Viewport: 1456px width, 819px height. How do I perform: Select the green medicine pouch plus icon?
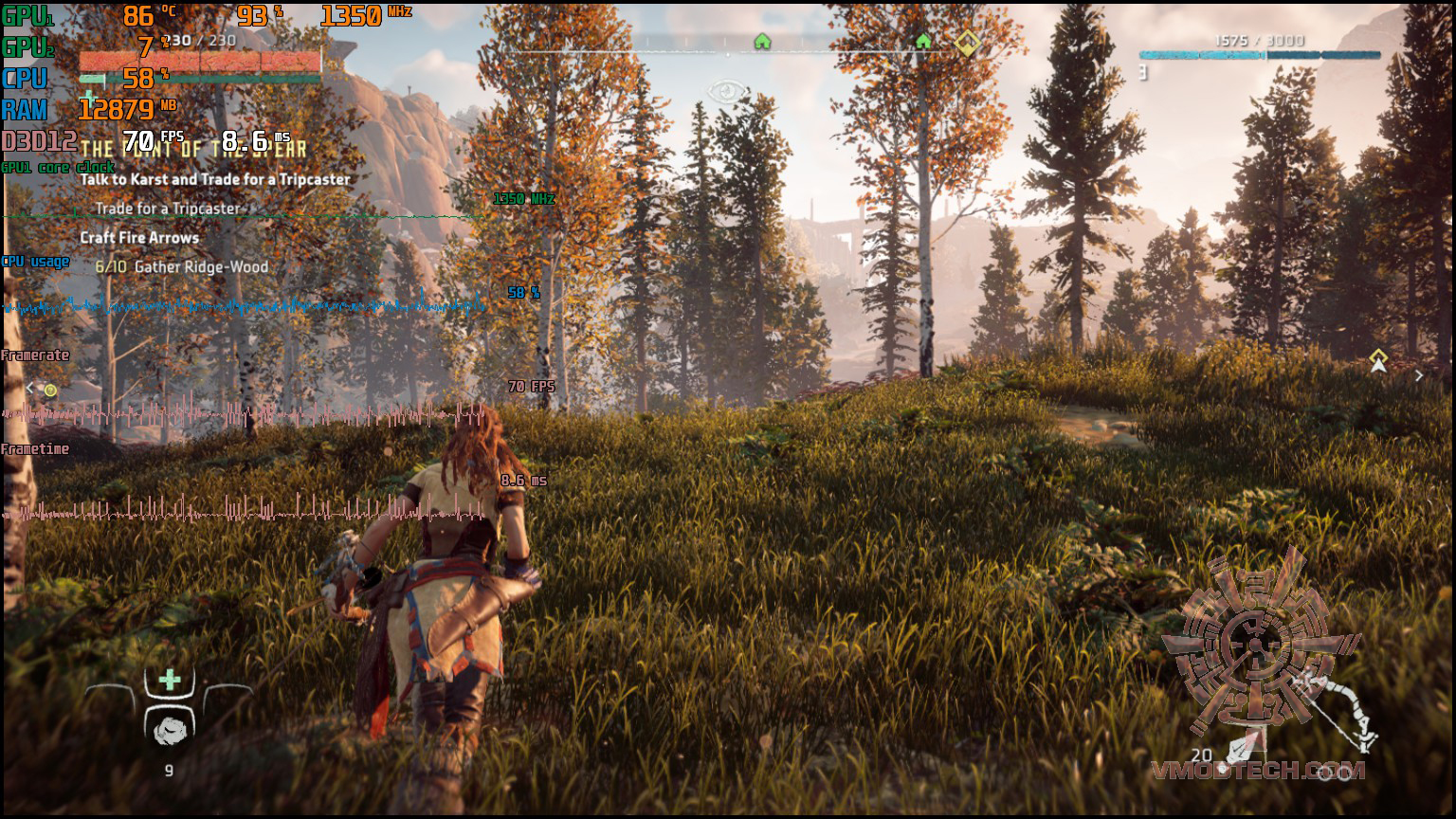click(170, 679)
